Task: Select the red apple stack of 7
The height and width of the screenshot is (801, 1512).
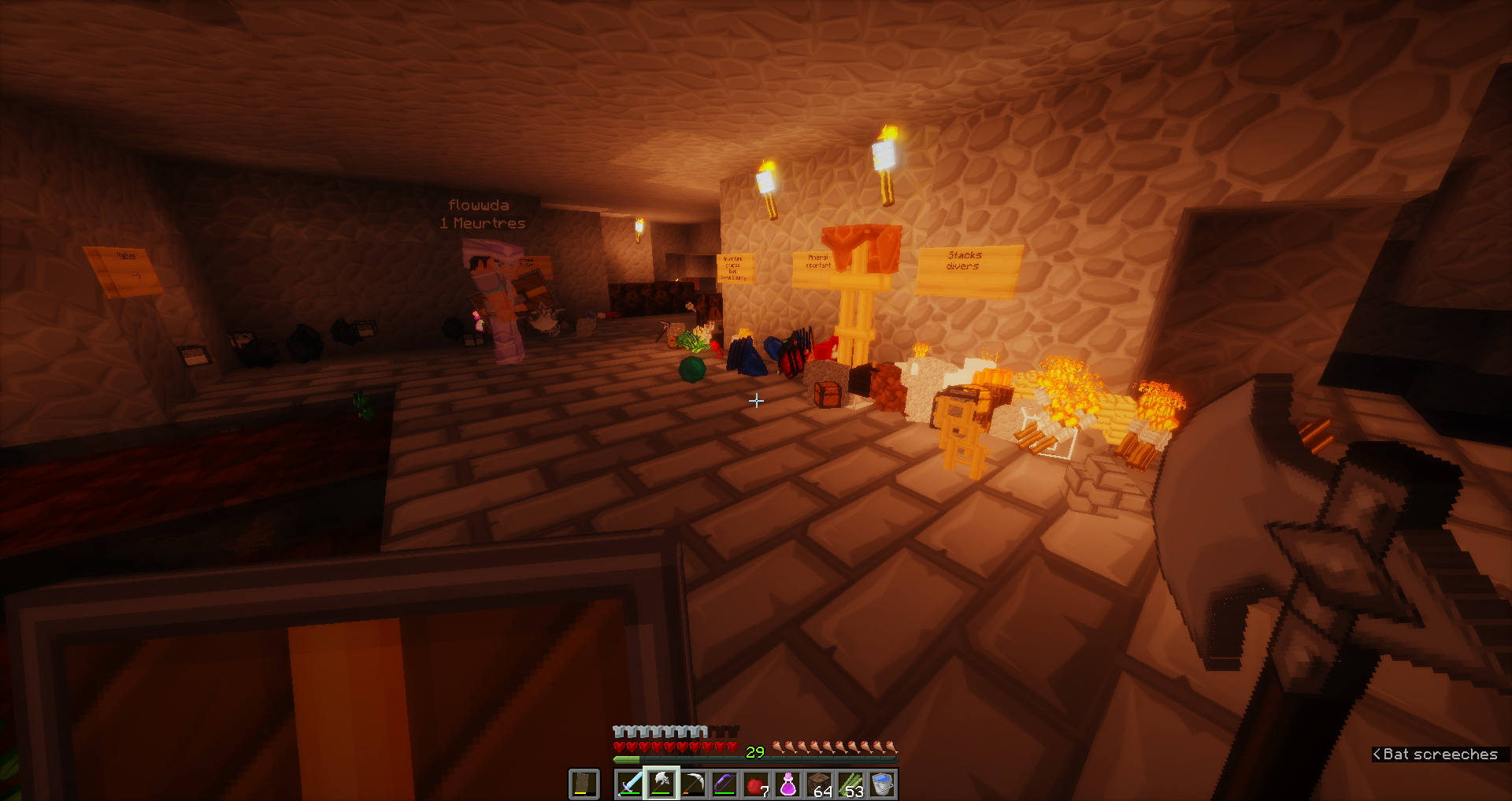Action: (756, 784)
